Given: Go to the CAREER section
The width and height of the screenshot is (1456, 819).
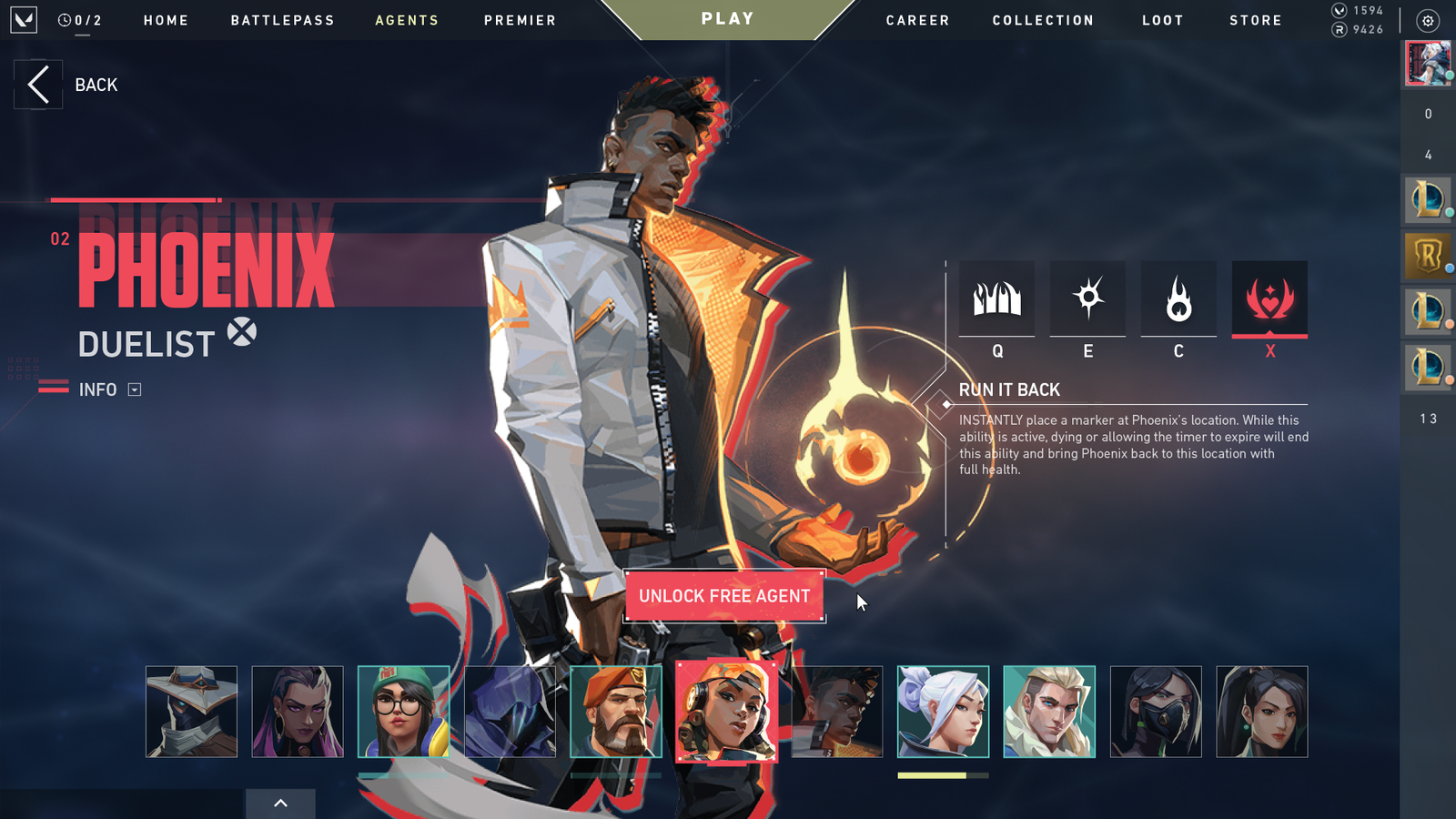Looking at the screenshot, I should [917, 20].
